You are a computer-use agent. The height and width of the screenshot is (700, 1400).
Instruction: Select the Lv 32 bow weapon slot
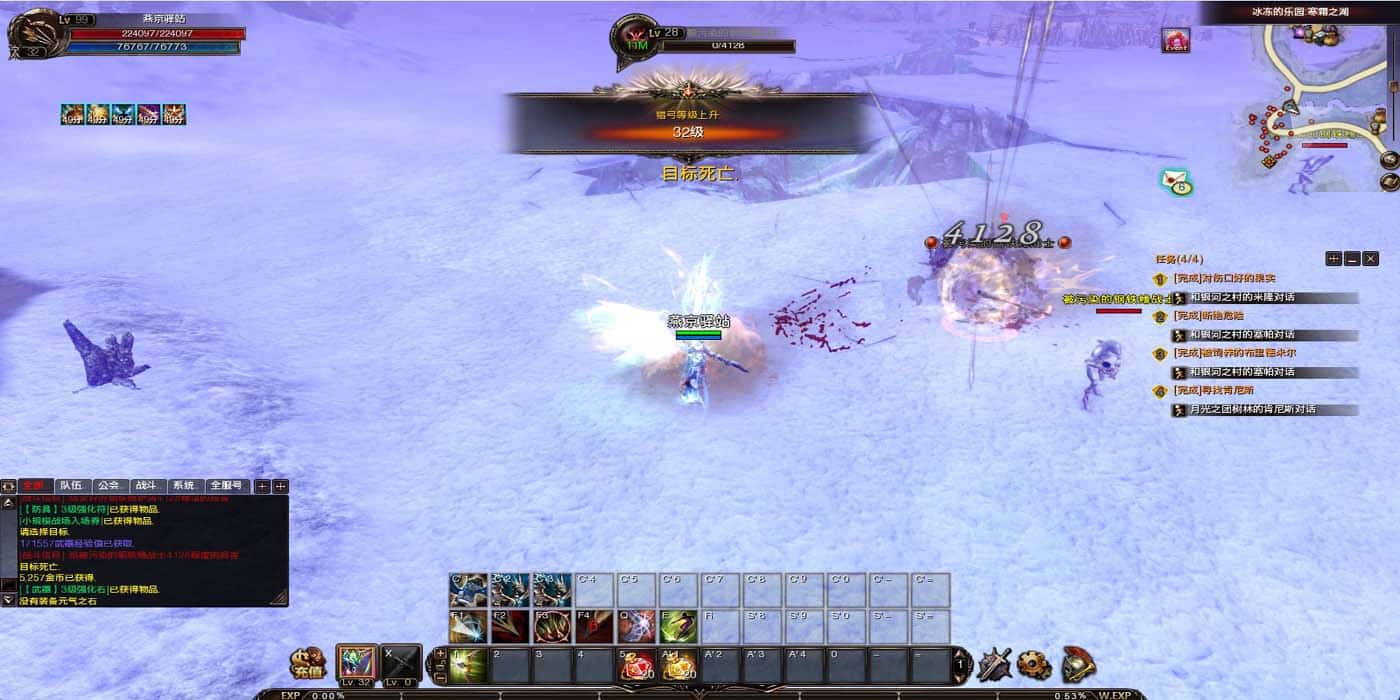coord(357,663)
